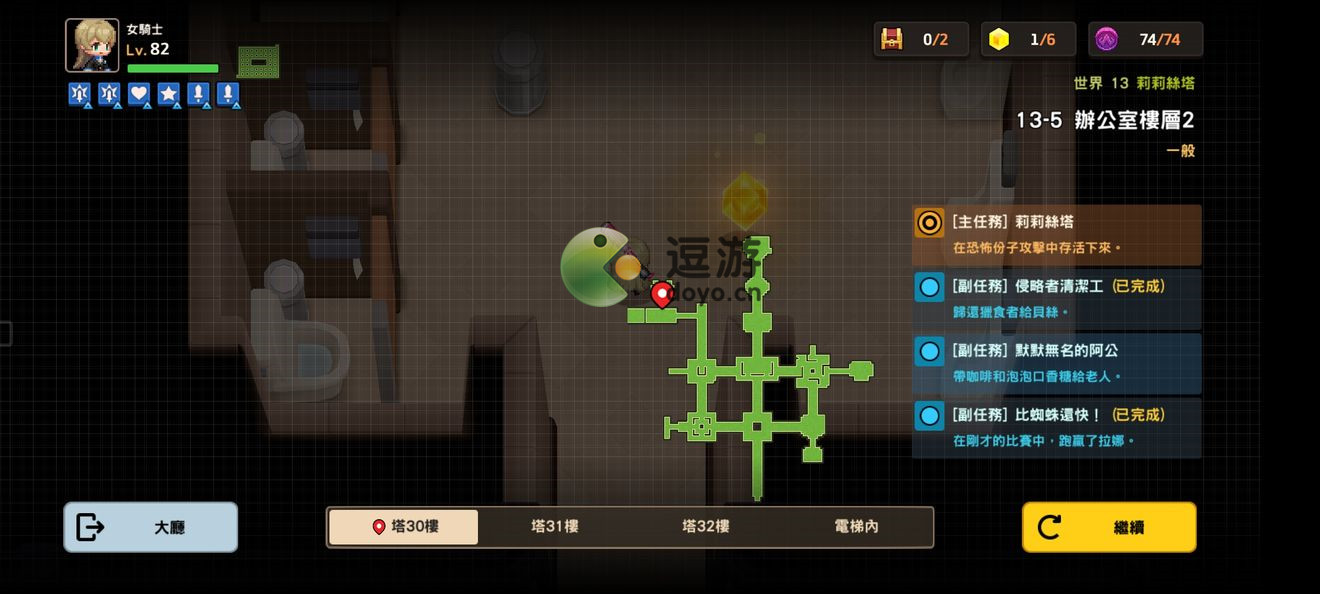Show the 塔32樓 floor map
This screenshot has width=1320, height=594.
pyautogui.click(x=705, y=527)
